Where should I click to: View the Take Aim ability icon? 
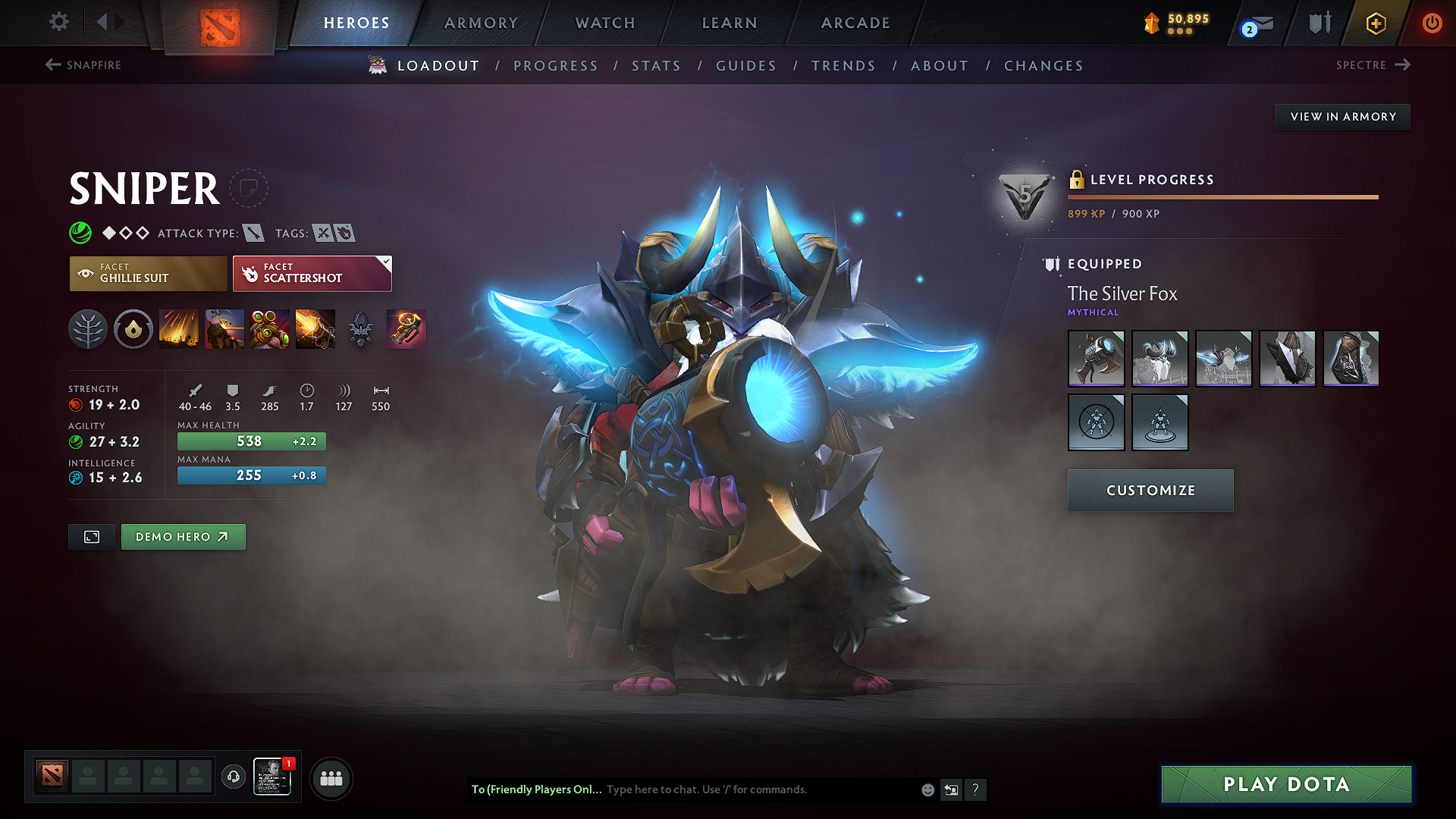coord(270,328)
